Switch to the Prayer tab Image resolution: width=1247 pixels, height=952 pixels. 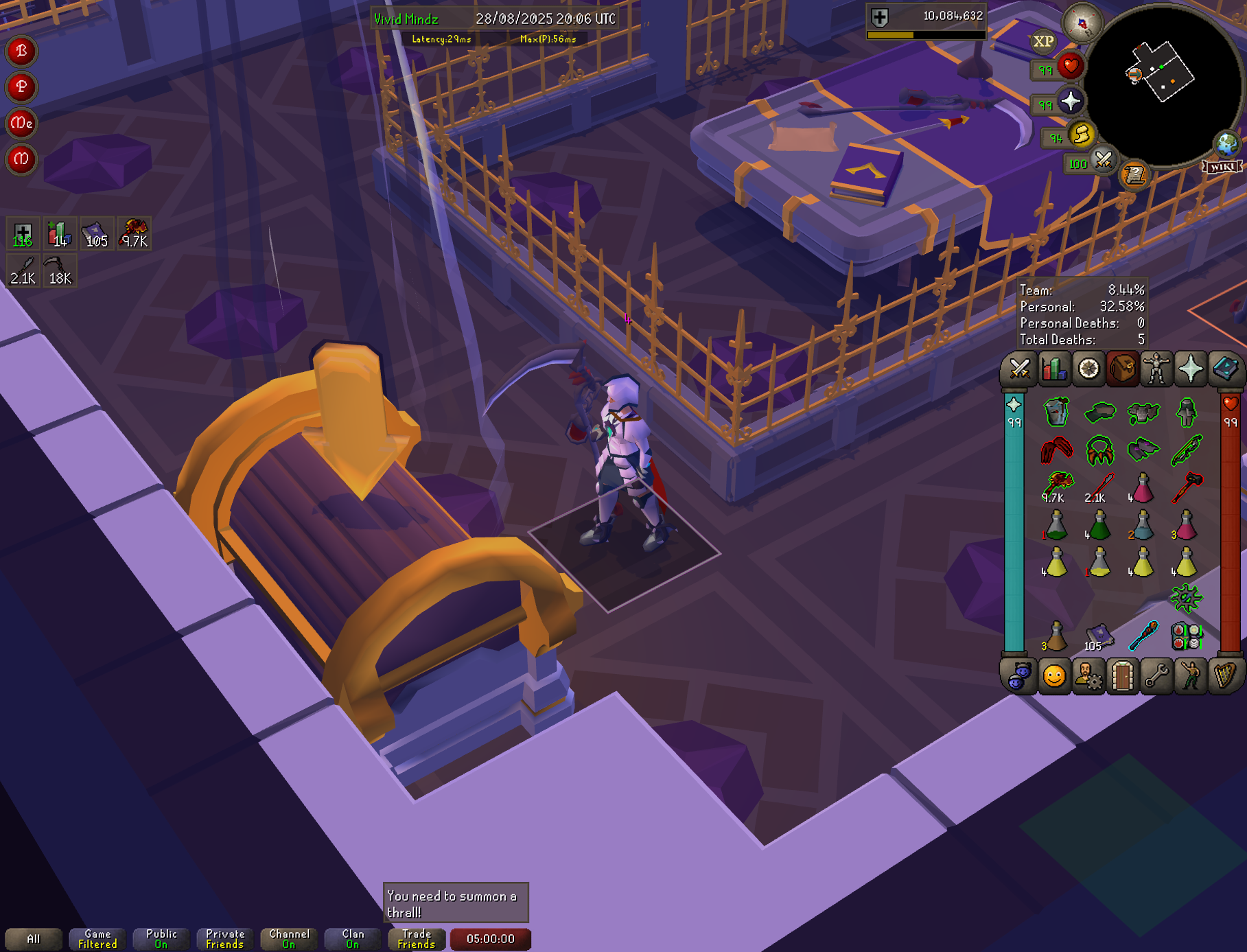1191,369
